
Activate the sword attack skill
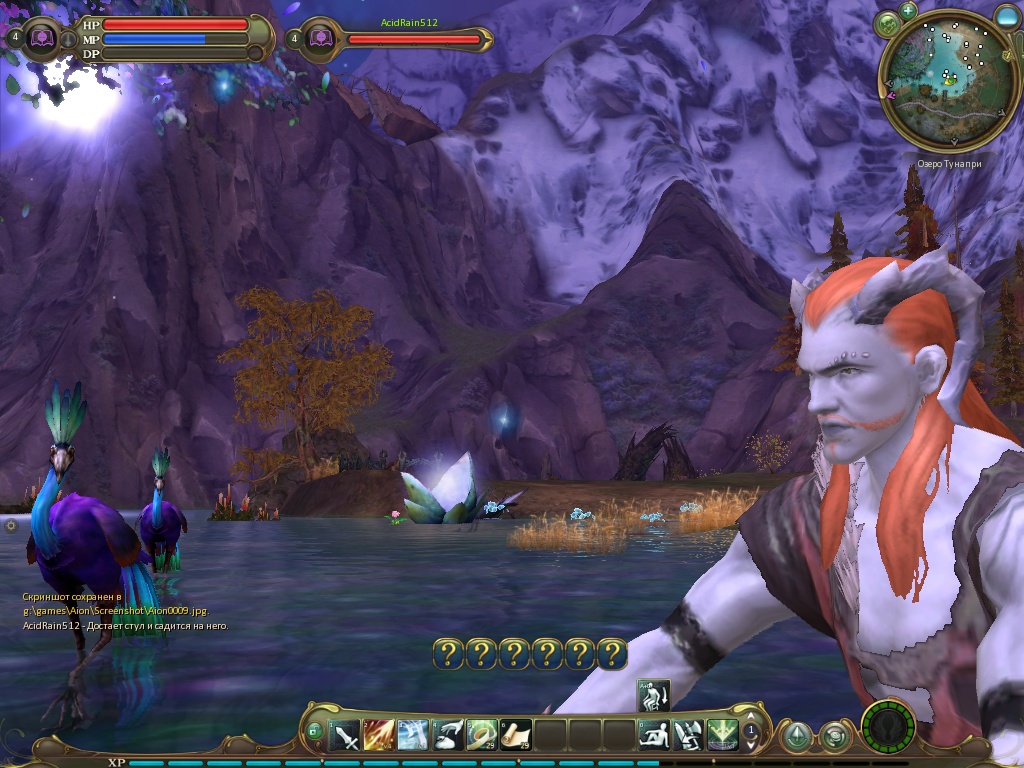click(x=345, y=736)
